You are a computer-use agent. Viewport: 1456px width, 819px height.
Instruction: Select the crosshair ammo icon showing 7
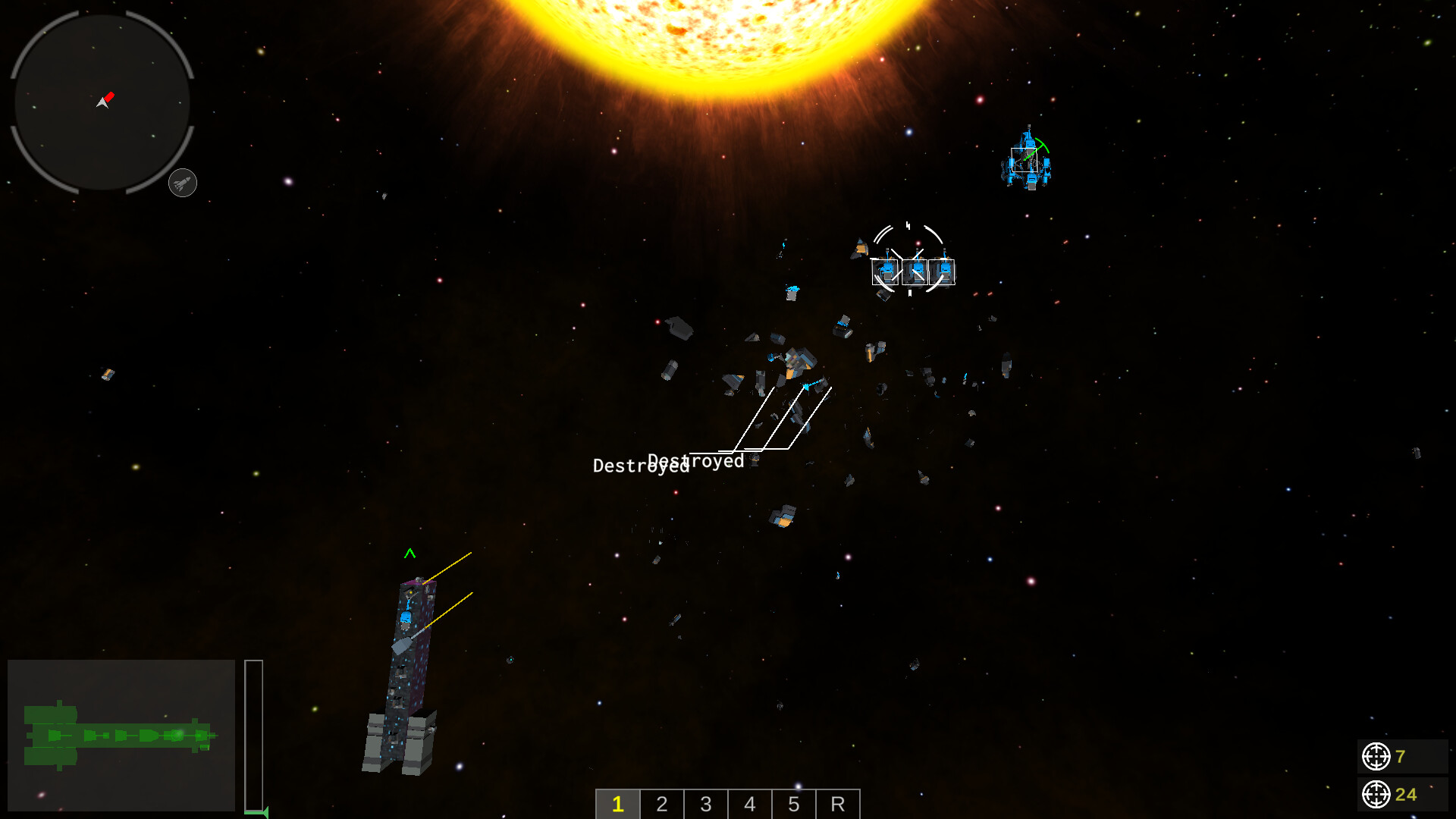click(x=1376, y=755)
